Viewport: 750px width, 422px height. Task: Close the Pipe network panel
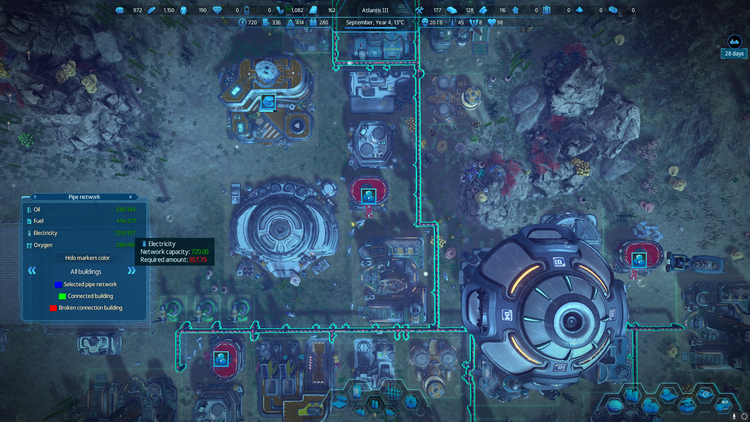click(131, 197)
